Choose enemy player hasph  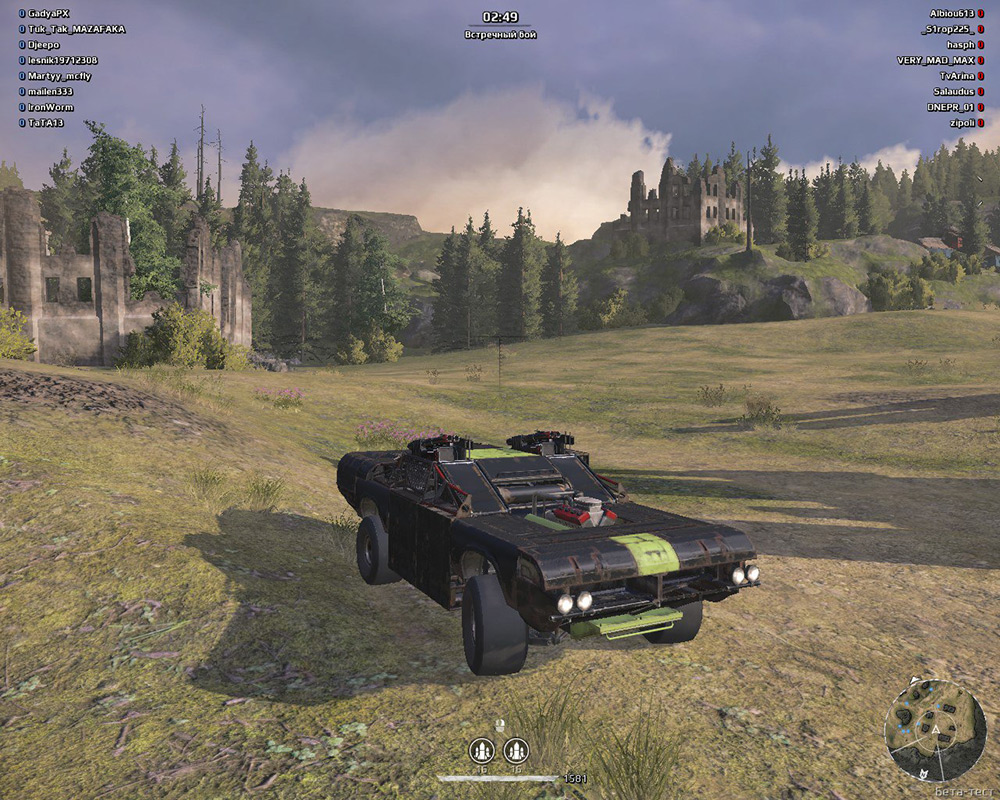point(959,45)
